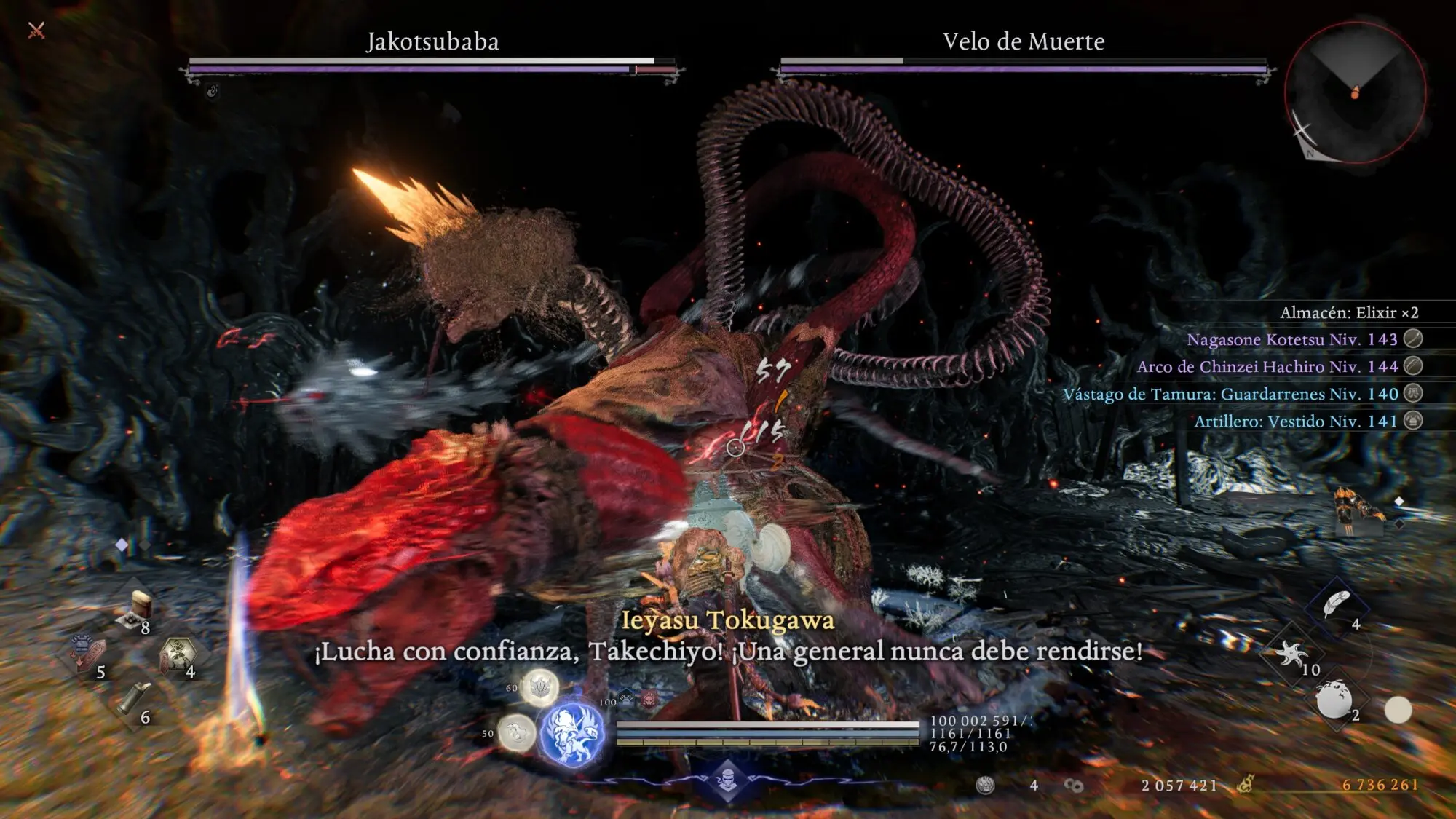Select the elixir shortcut slot with 8
The image size is (1456, 819).
pyautogui.click(x=138, y=609)
